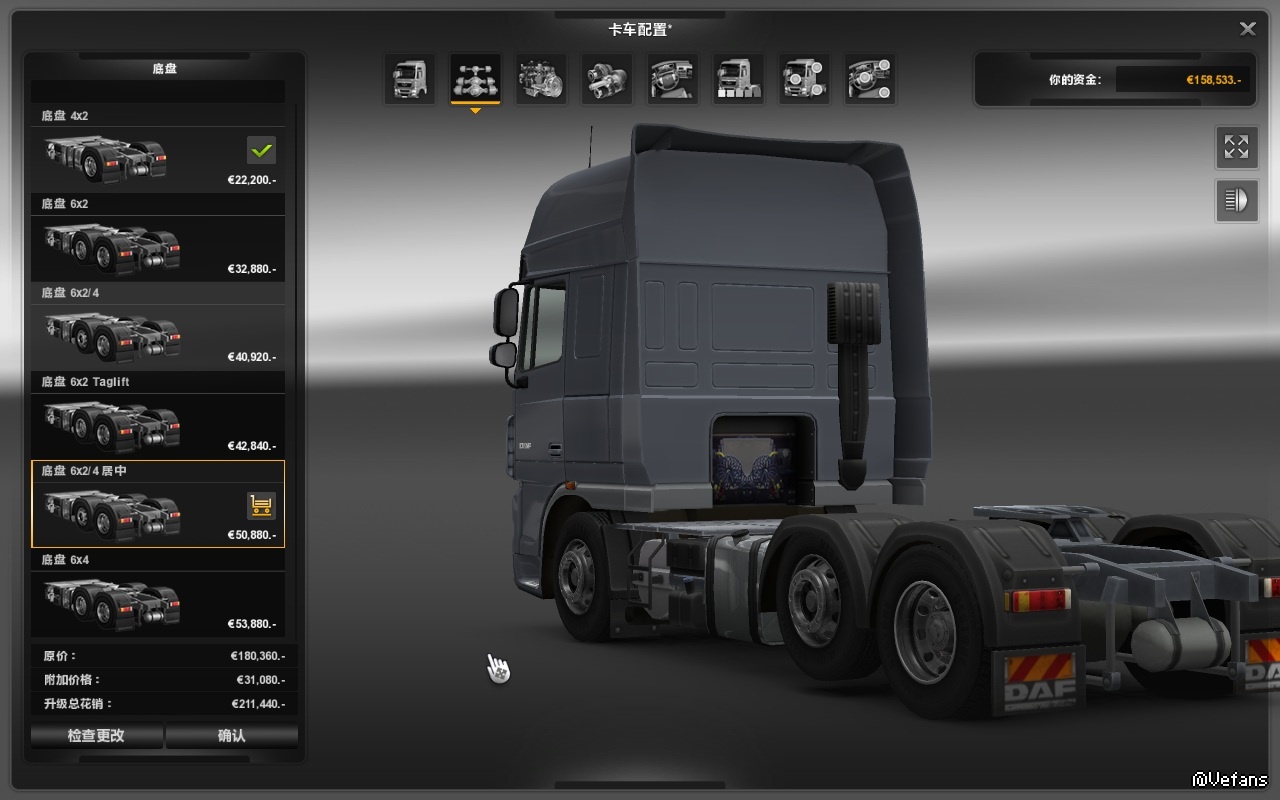Image resolution: width=1280 pixels, height=800 pixels.
Task: Close the truck configuration screen
Action: [1248, 29]
